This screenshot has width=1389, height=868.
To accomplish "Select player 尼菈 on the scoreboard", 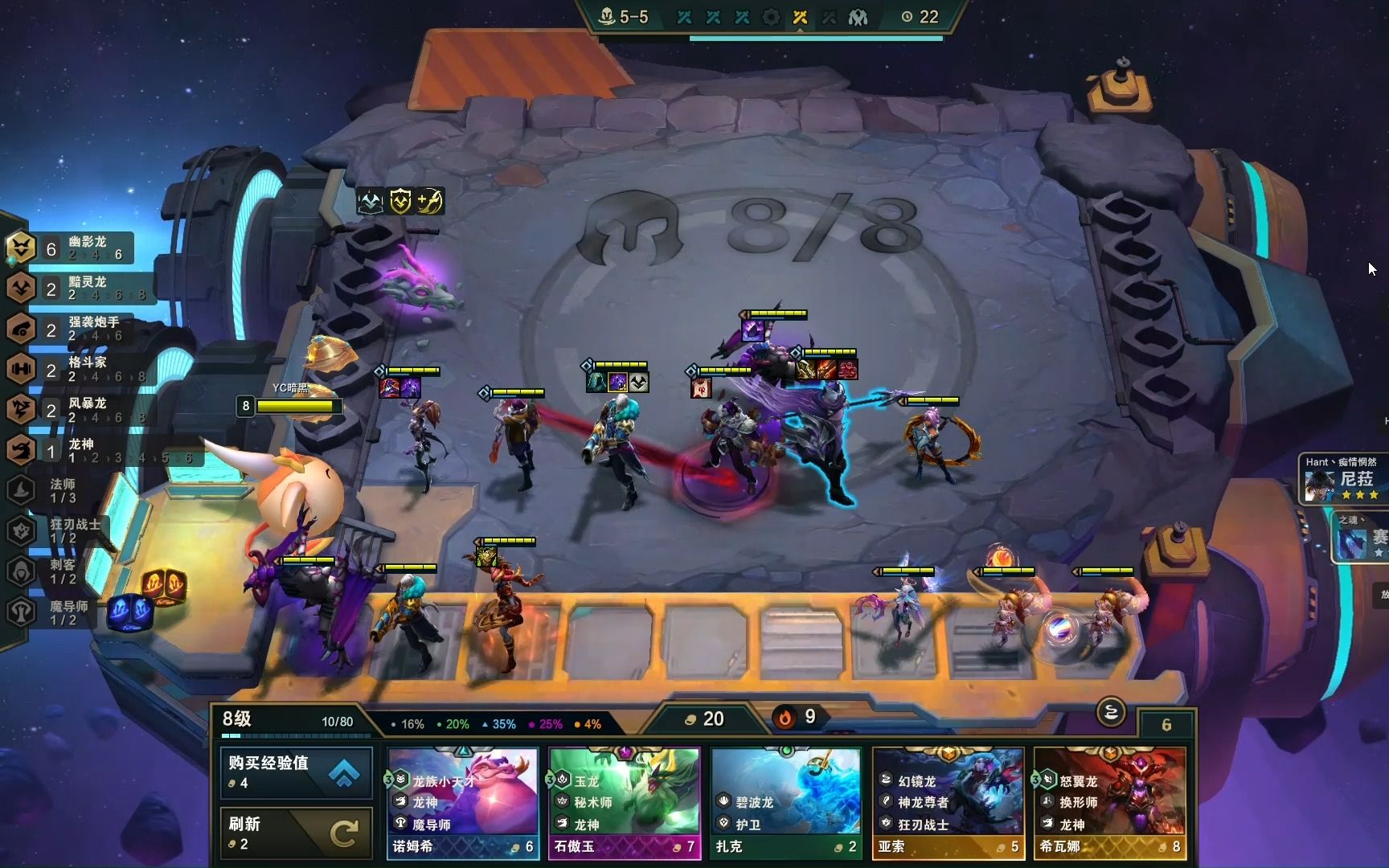I will [1344, 481].
